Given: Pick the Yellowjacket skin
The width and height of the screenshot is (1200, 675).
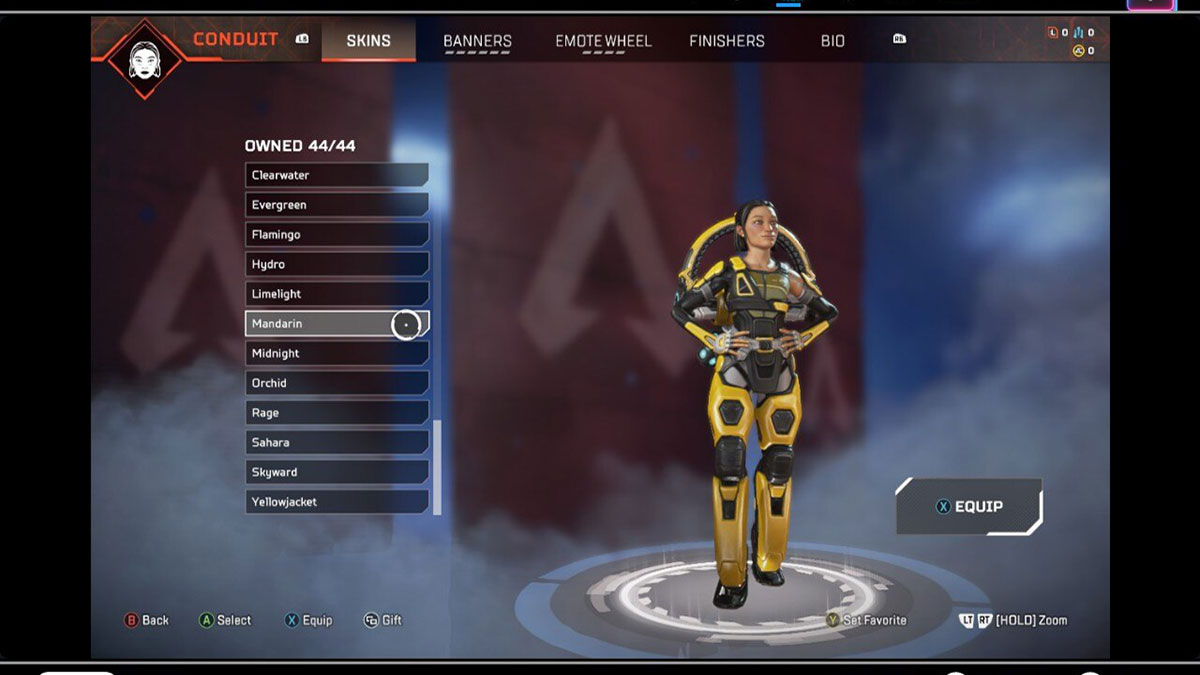Looking at the screenshot, I should click(x=336, y=502).
